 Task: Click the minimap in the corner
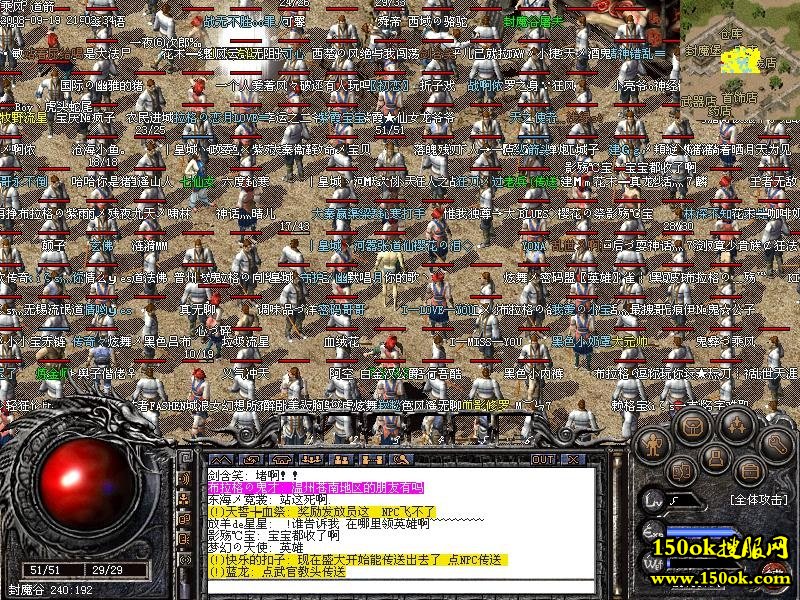[x=741, y=56]
